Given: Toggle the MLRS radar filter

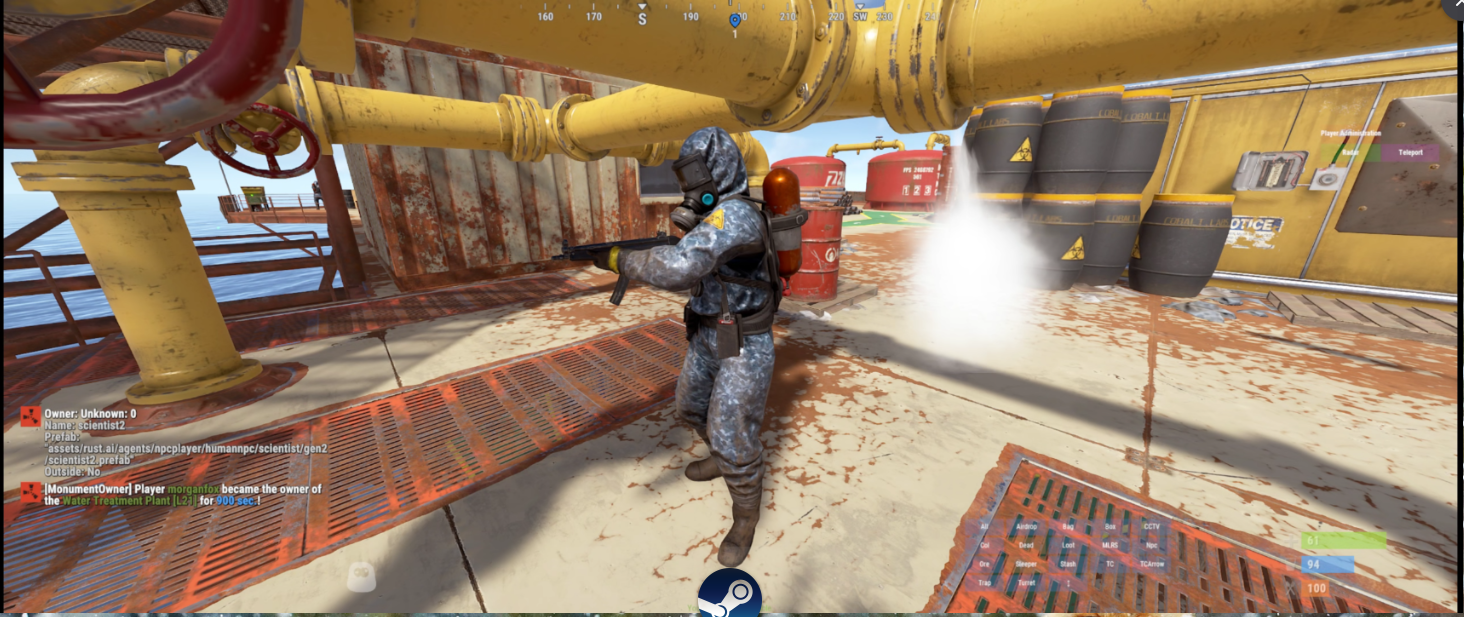Looking at the screenshot, I should click(x=1110, y=545).
